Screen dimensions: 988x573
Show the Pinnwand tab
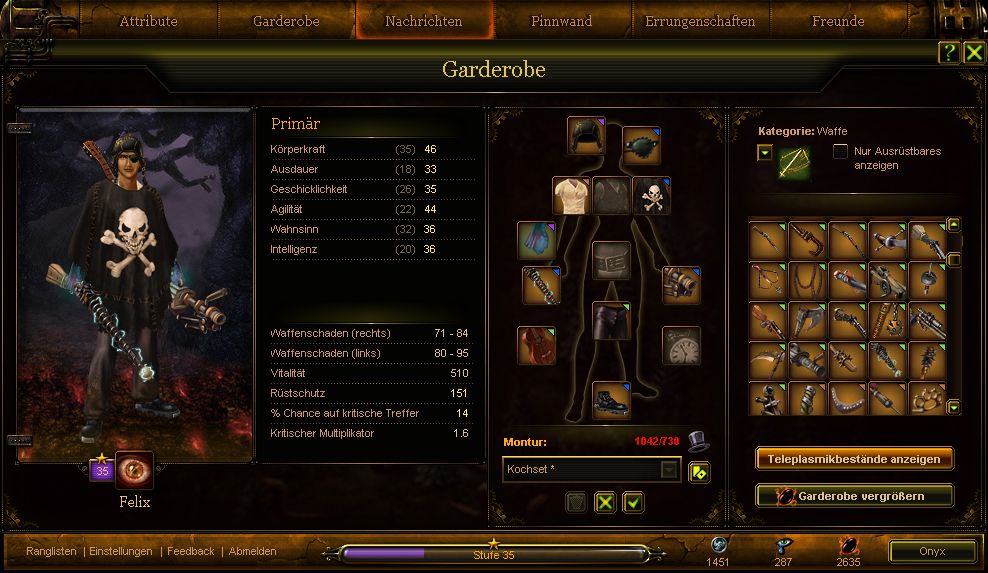(x=561, y=21)
